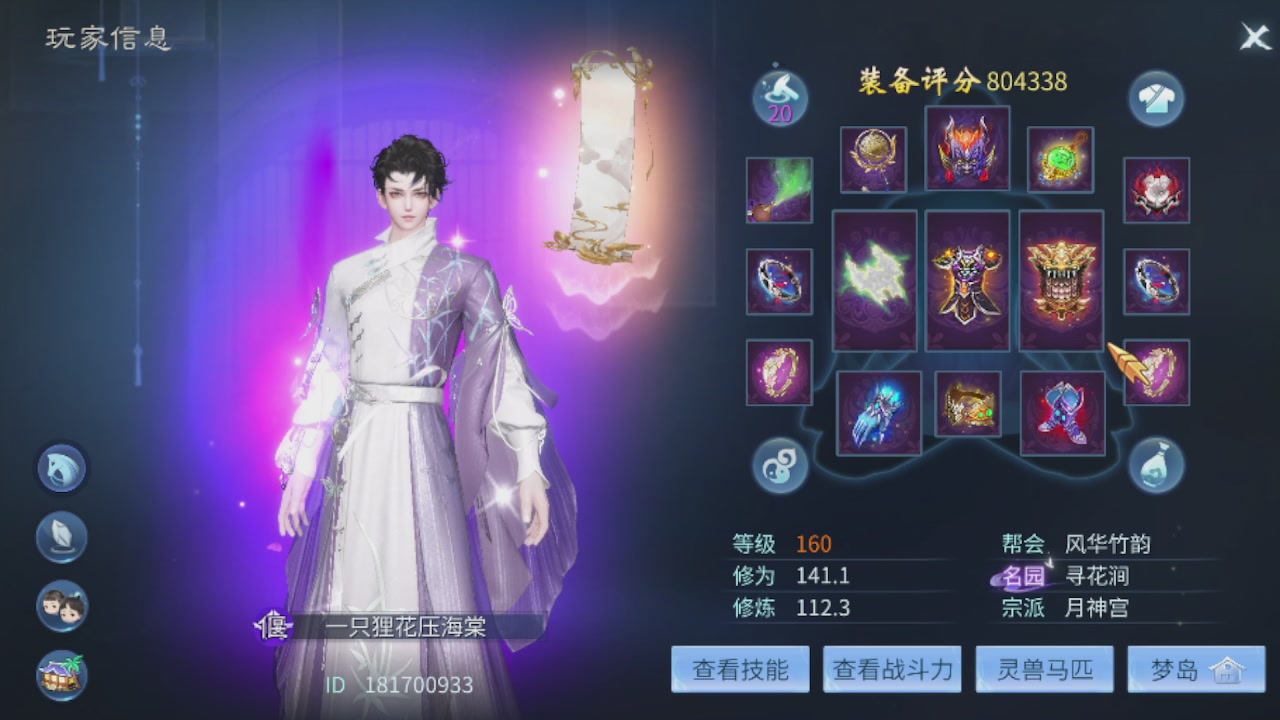The image size is (1280, 720).
Task: Open 灵兽马匹 panel
Action: pos(1043,669)
